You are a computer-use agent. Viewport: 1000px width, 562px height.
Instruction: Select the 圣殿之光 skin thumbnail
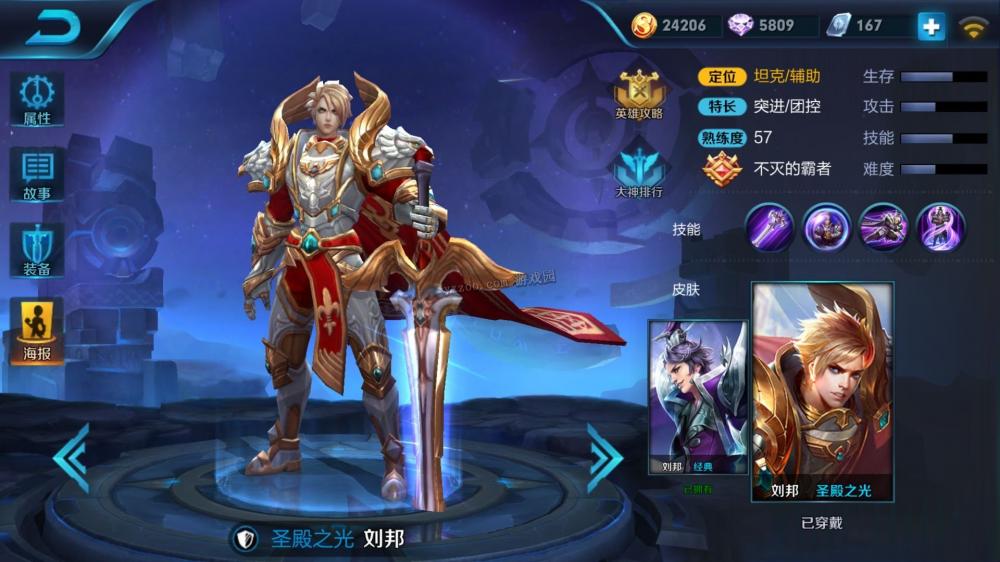coord(822,392)
